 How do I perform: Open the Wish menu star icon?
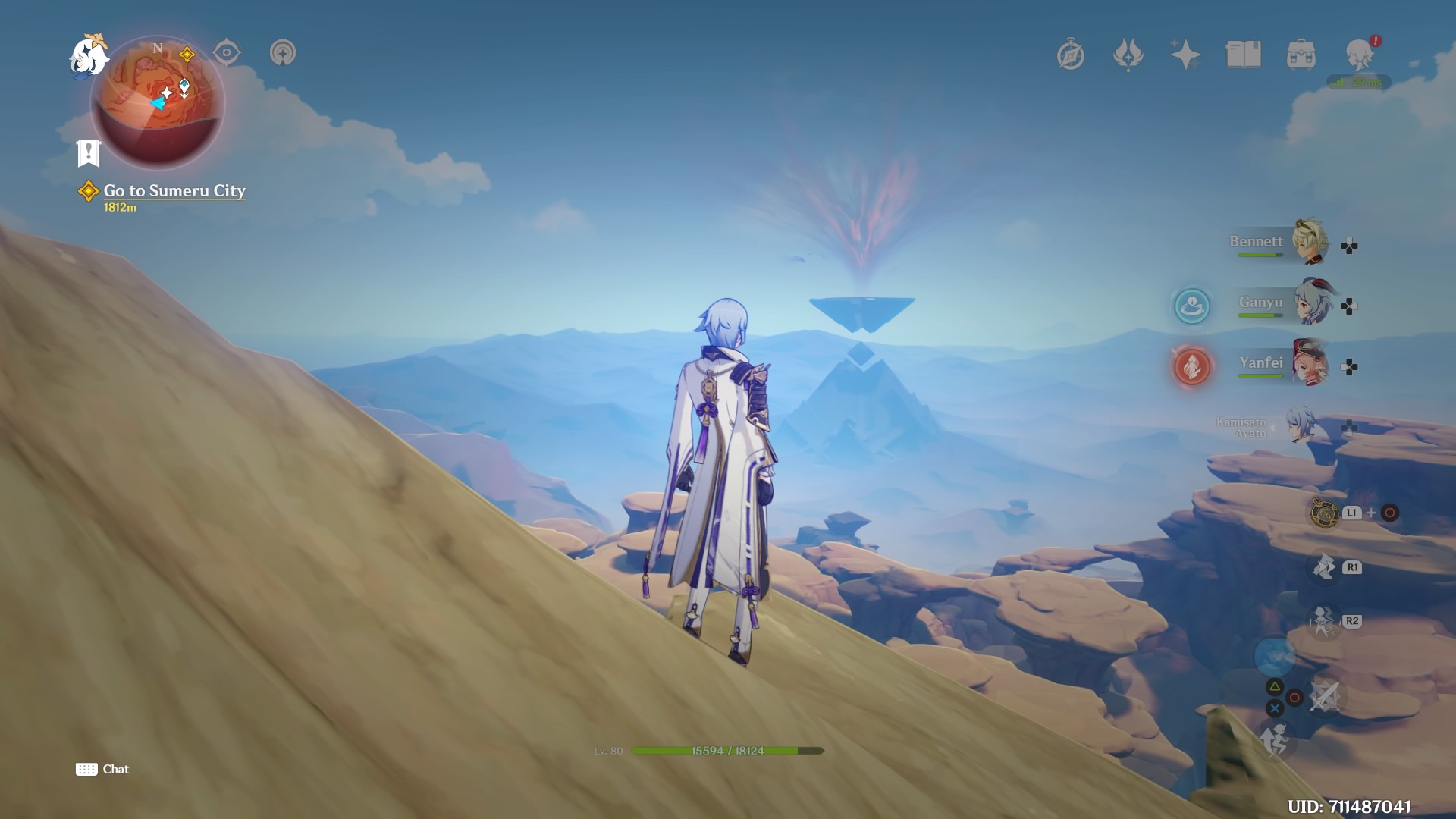point(1186,54)
